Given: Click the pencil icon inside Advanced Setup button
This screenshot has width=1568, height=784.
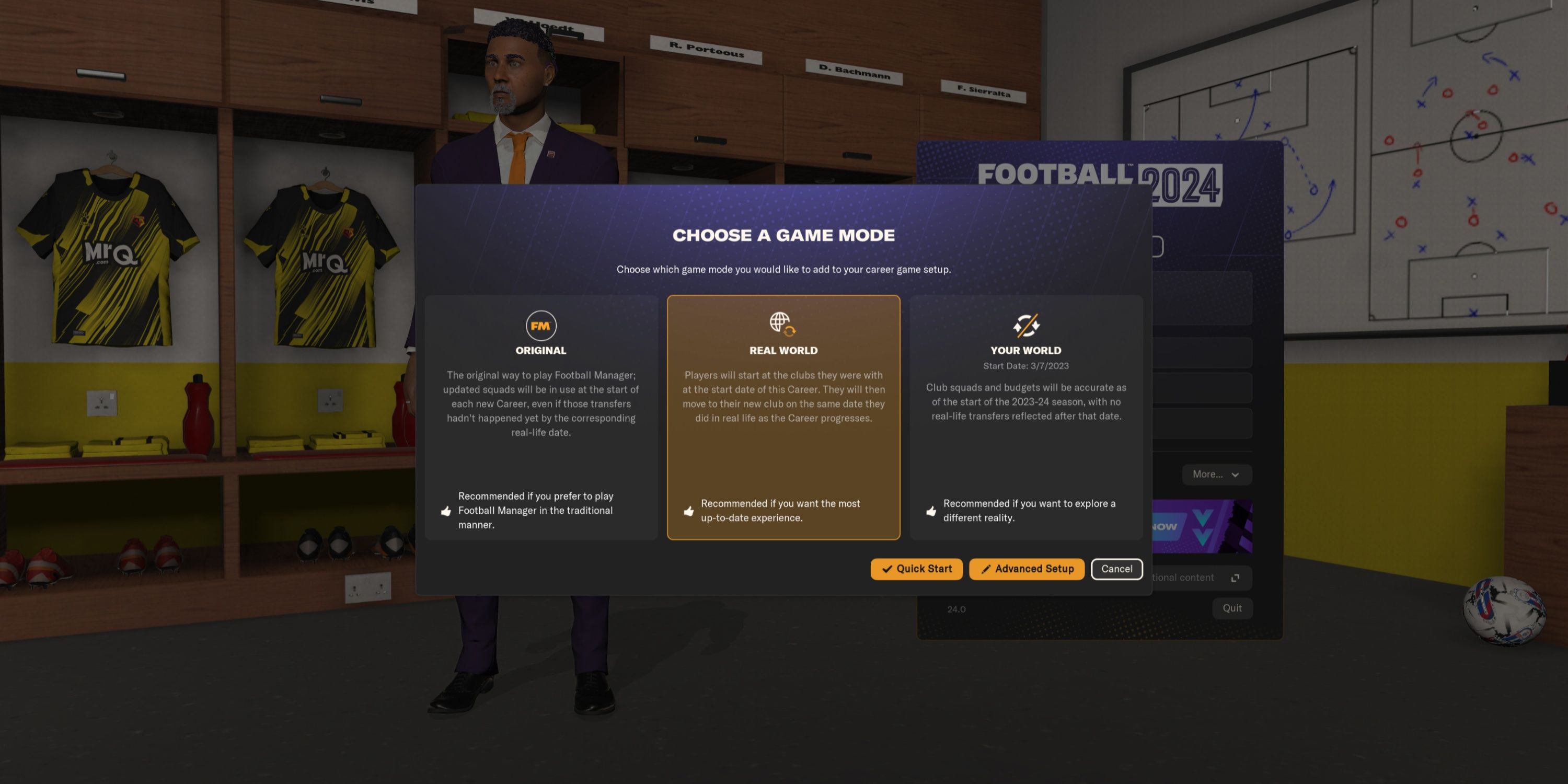Looking at the screenshot, I should click(x=986, y=569).
